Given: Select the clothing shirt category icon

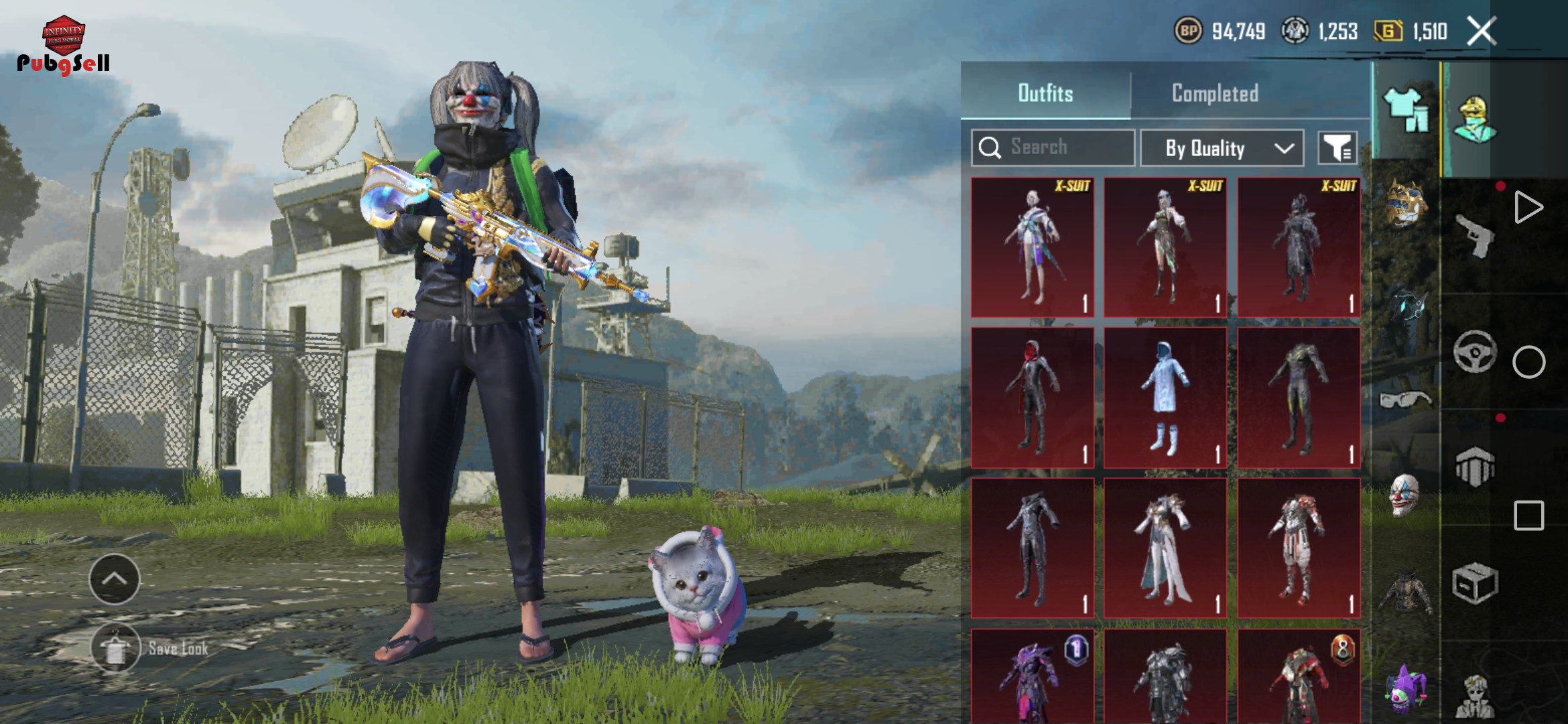Looking at the screenshot, I should 1405,111.
